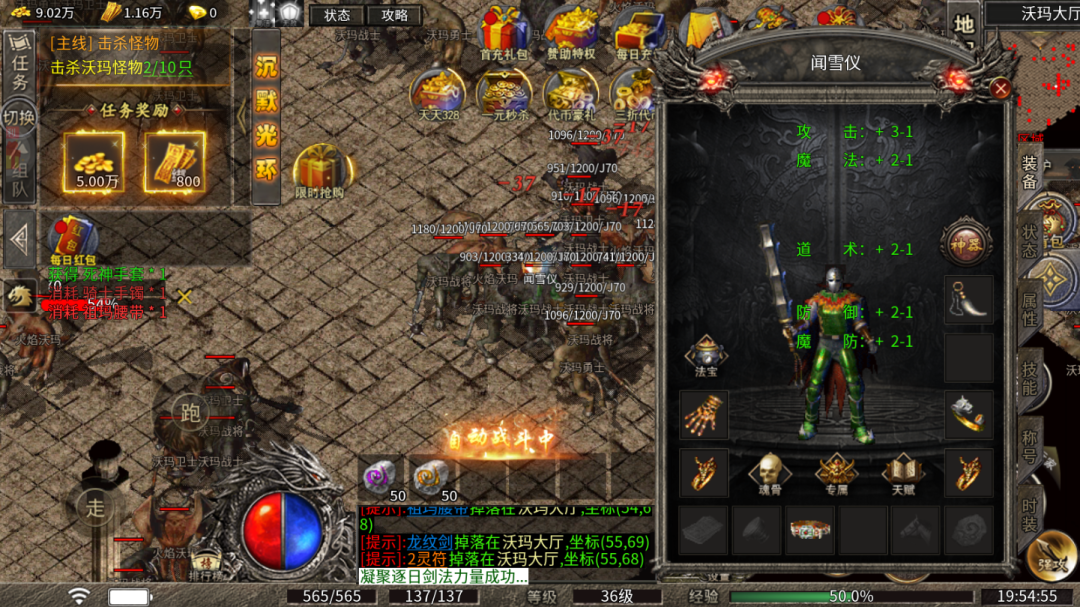Select the equipped belt slot
Viewport: 1080px width, 607px height.
(810, 530)
